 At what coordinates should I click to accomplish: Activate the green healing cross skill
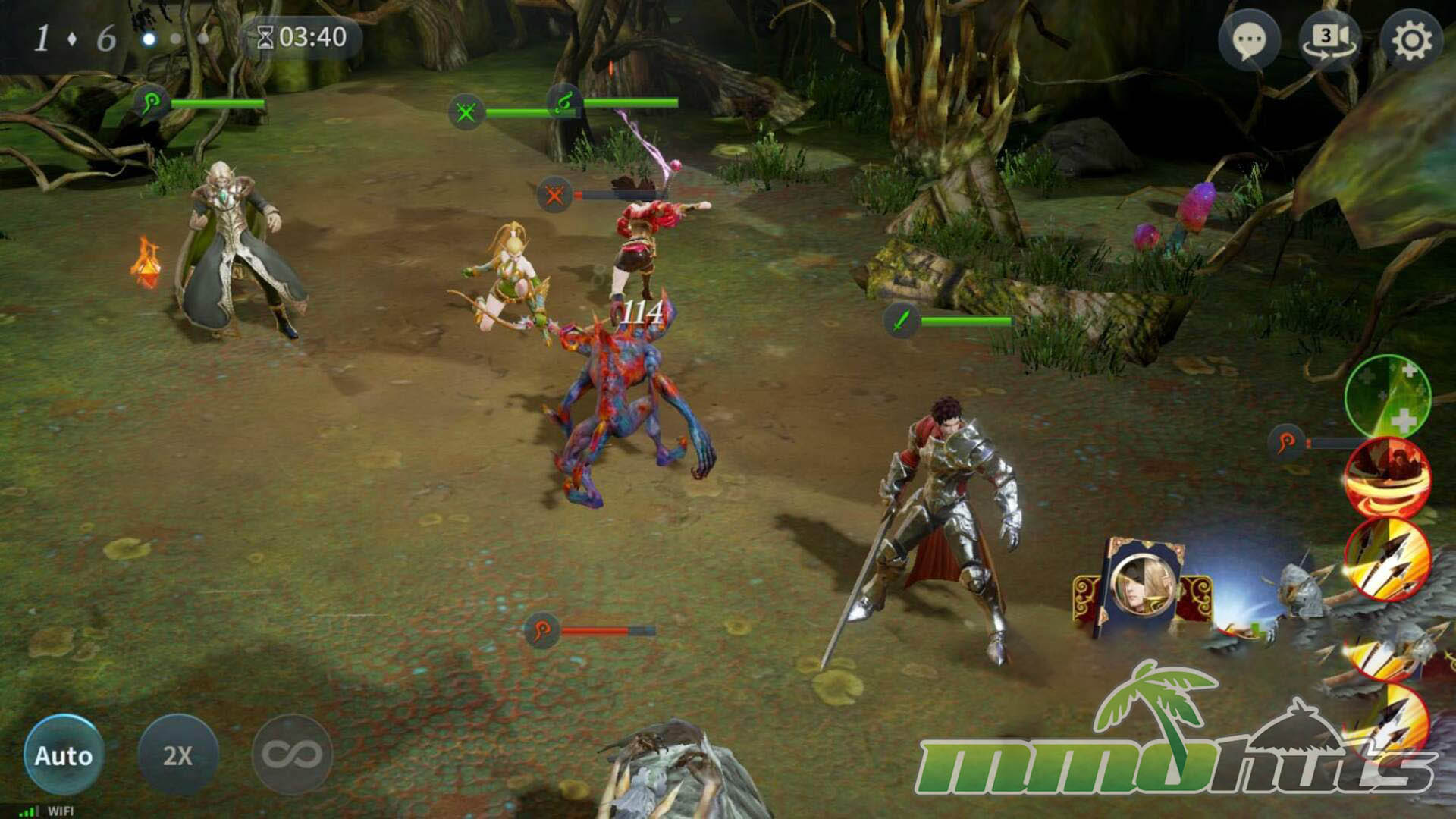[x=1388, y=397]
